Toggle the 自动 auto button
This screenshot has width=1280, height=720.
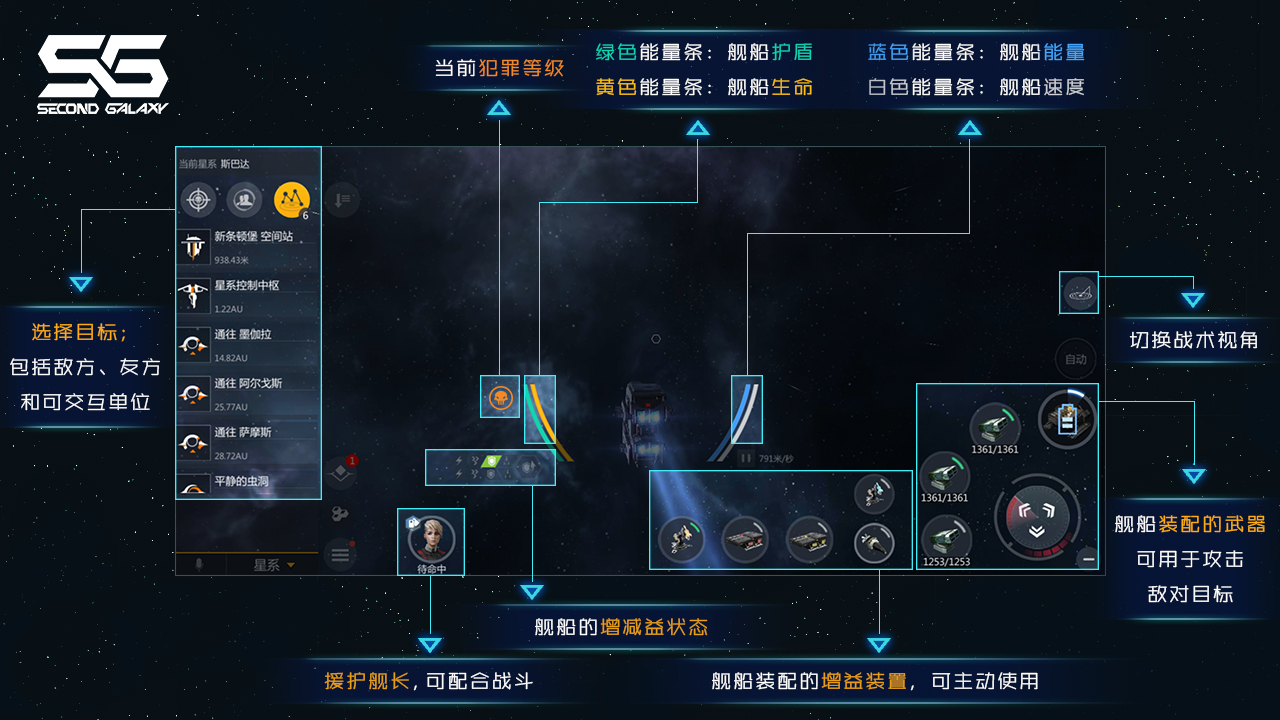point(1075,359)
